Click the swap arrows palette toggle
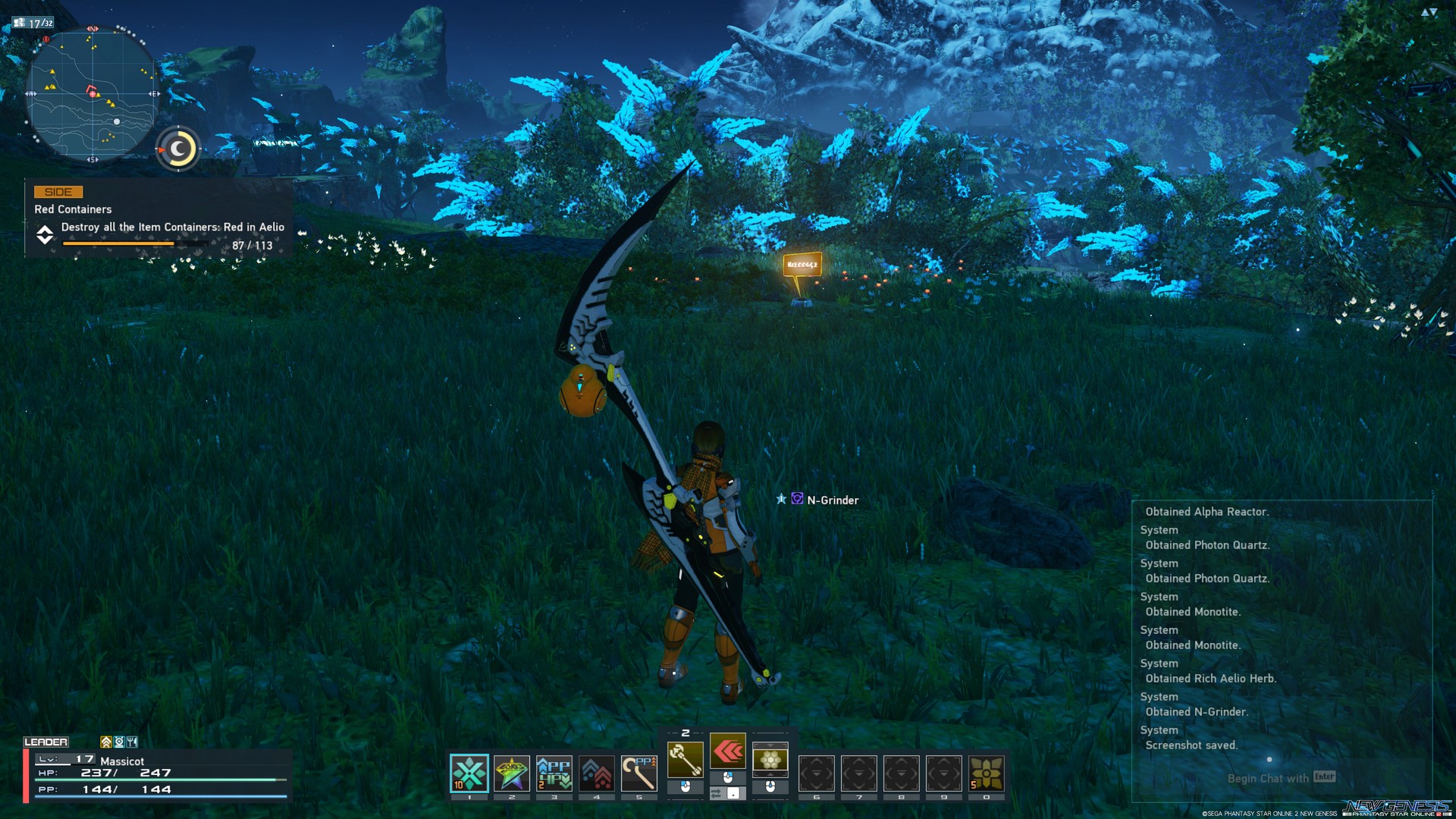Screen dimensions: 1456x819 click(x=717, y=793)
